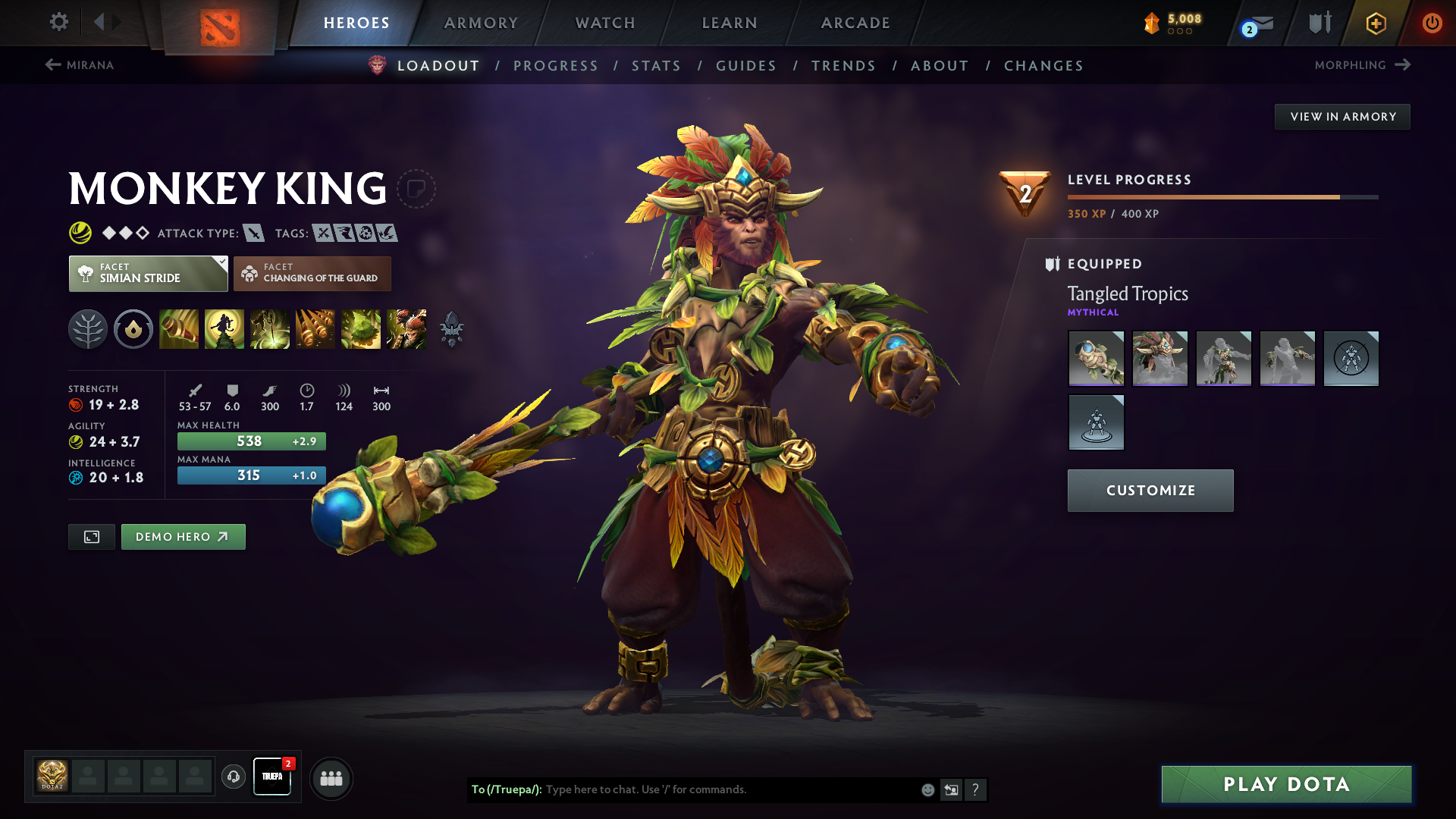1456x819 pixels.
Task: Open the Customize loadout button
Action: [1150, 491]
